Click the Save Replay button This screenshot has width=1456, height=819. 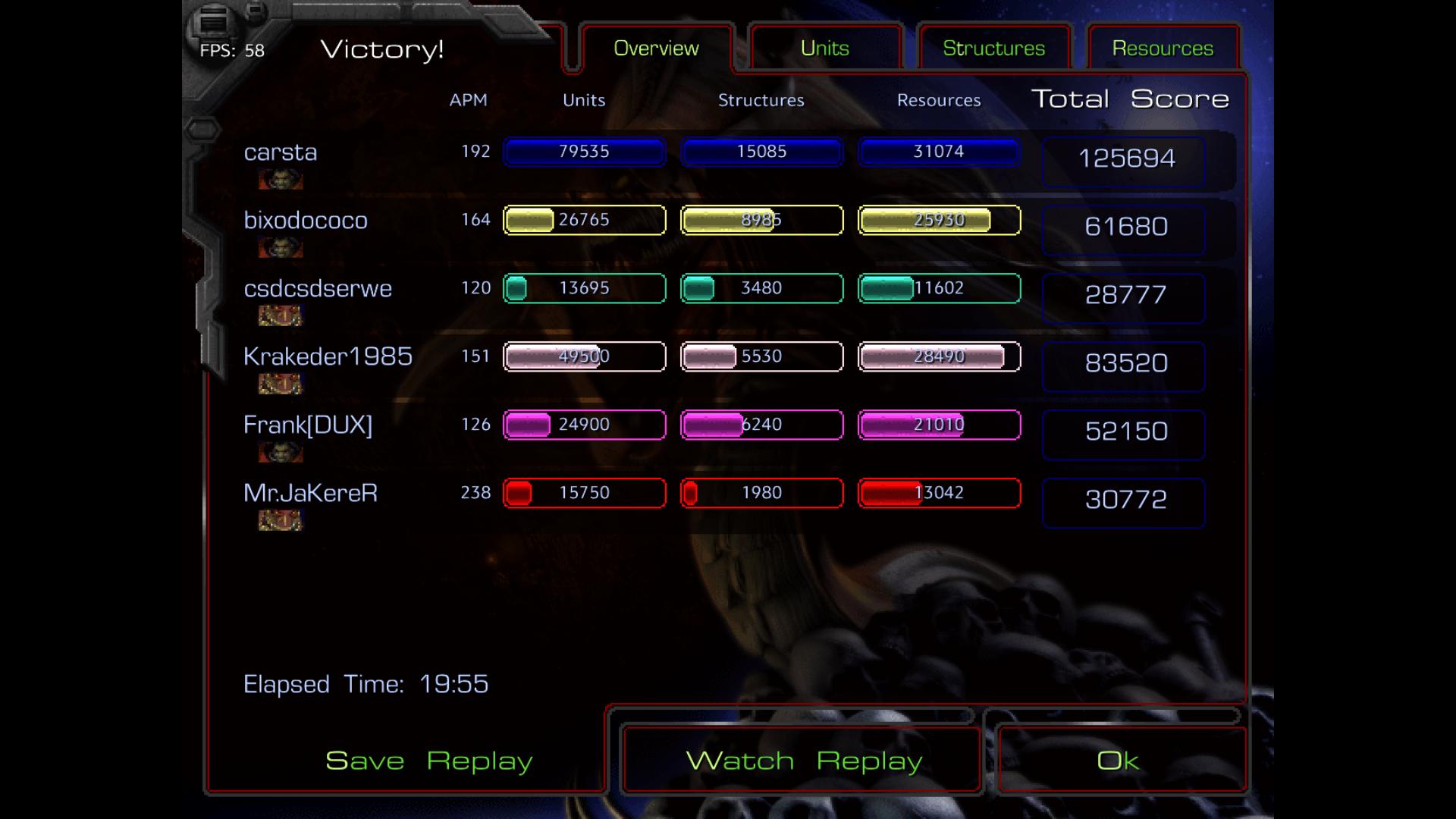(428, 761)
